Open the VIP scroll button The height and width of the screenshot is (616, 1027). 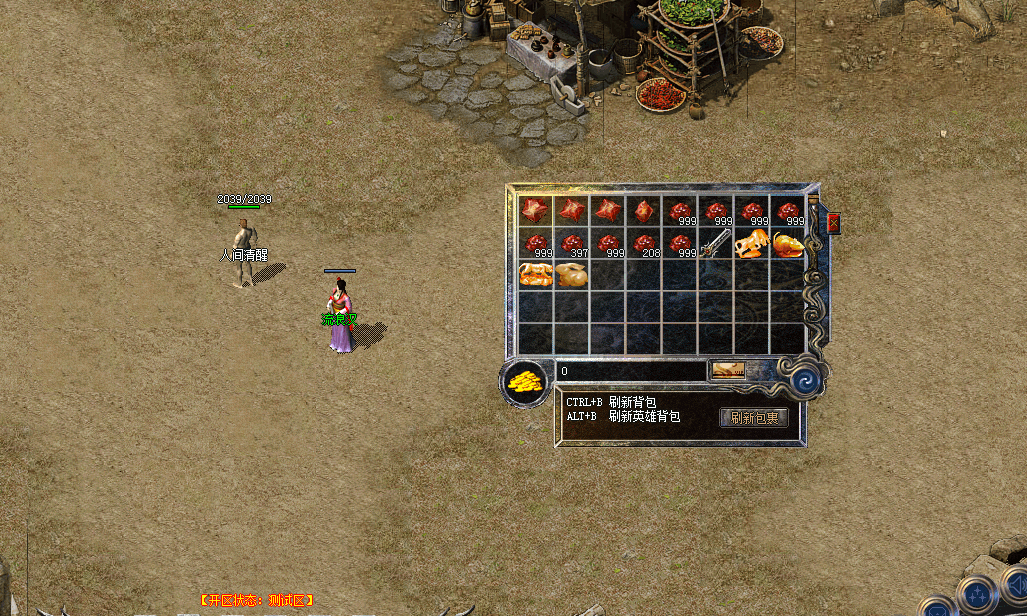click(727, 370)
